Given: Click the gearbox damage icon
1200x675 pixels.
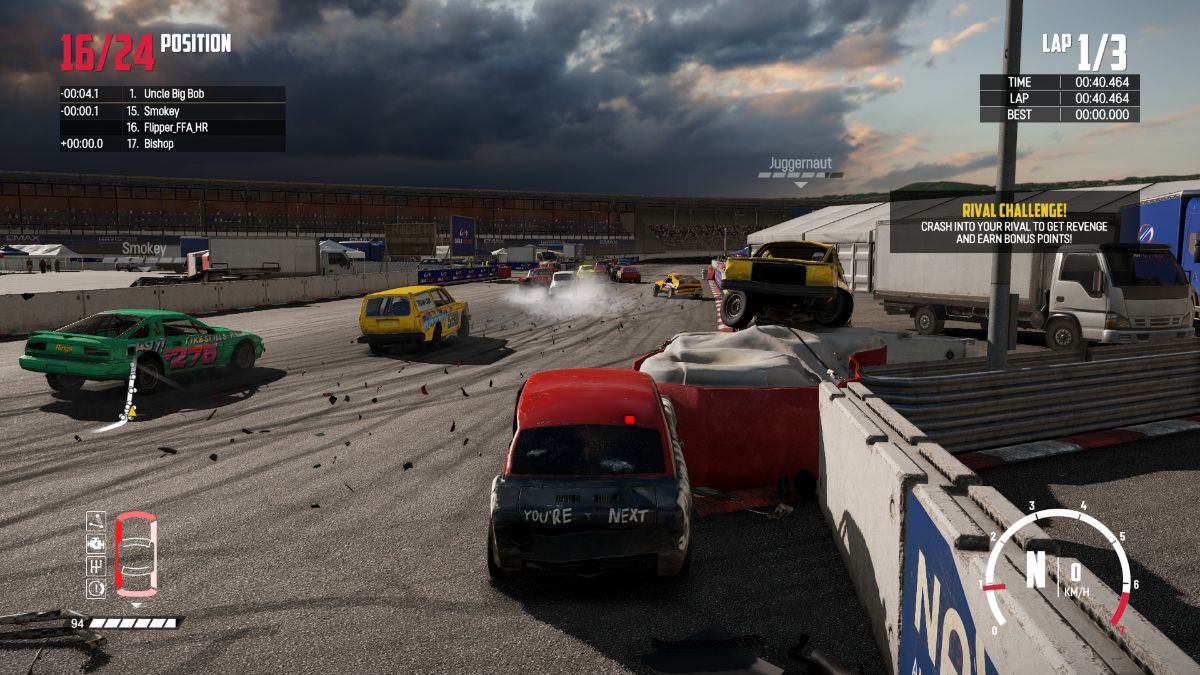Looking at the screenshot, I should pyautogui.click(x=96, y=566).
